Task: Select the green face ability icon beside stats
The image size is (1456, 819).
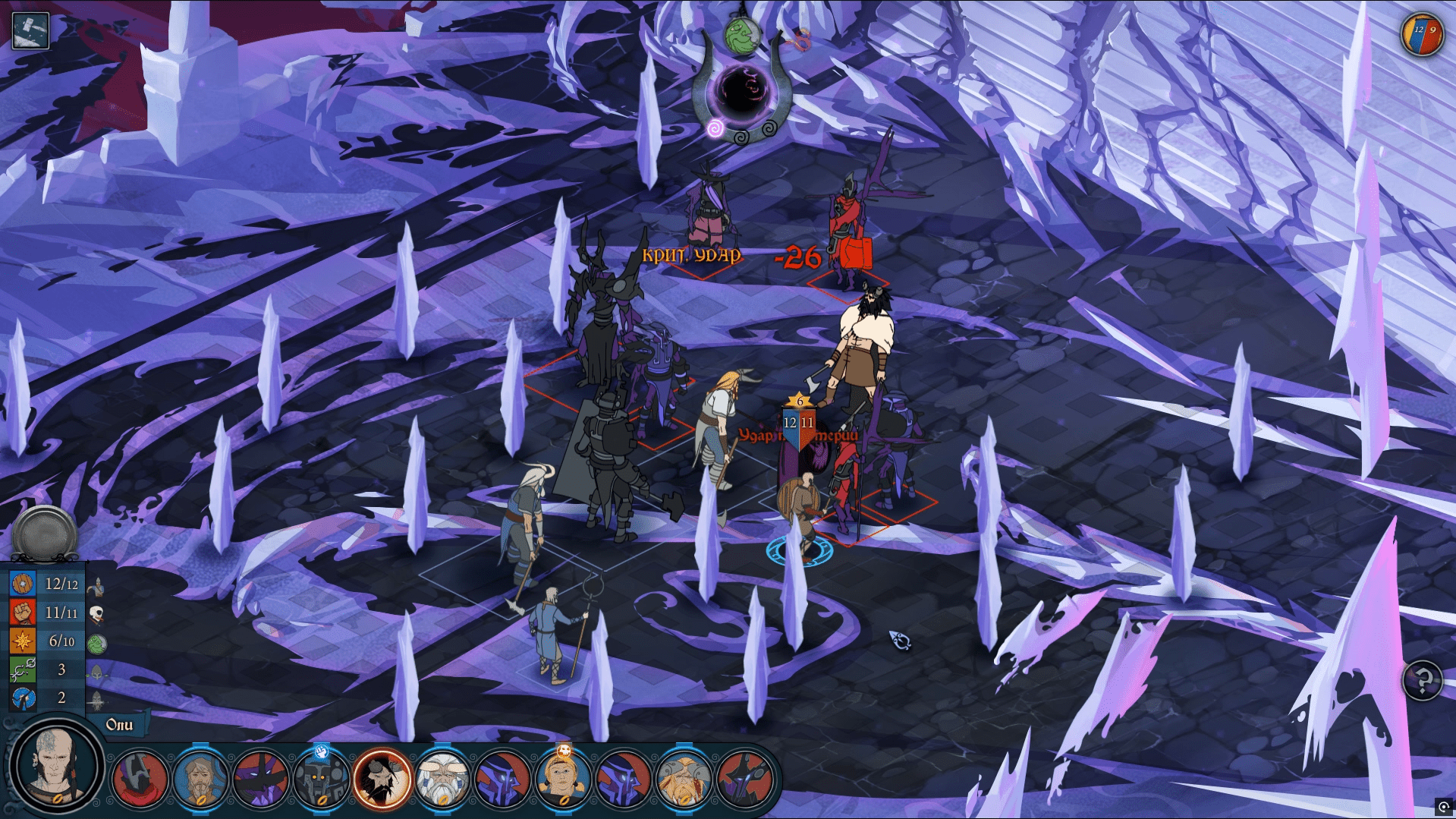Action: coord(96,644)
